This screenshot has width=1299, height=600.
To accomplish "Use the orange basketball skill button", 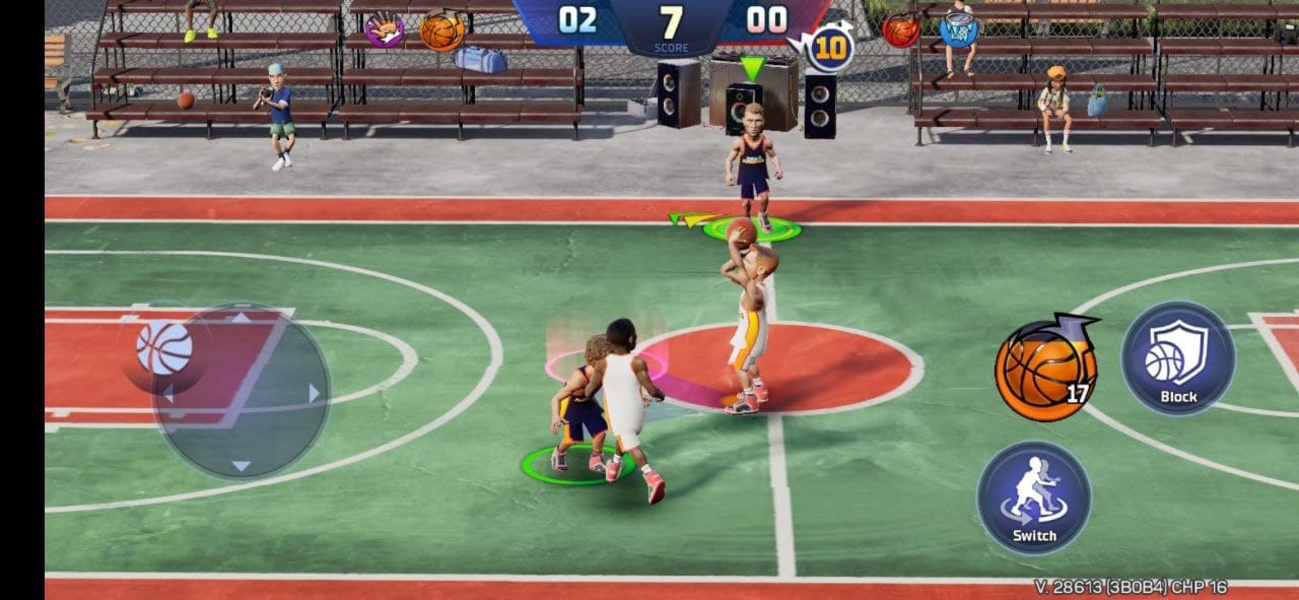I will (x=1045, y=368).
